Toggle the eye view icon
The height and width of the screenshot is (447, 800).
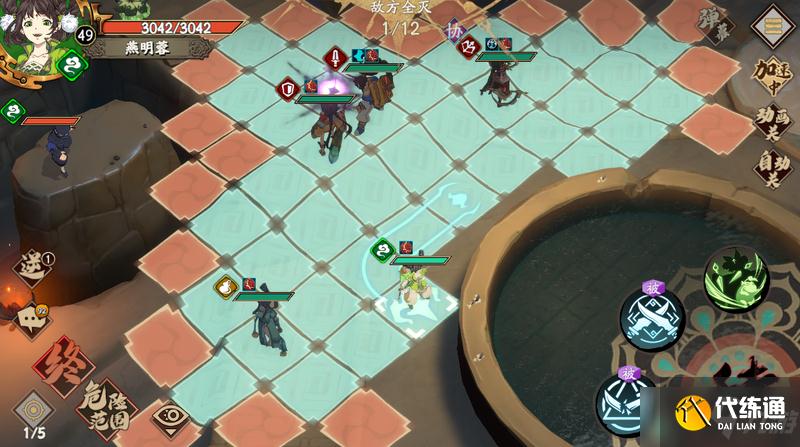coord(171,420)
